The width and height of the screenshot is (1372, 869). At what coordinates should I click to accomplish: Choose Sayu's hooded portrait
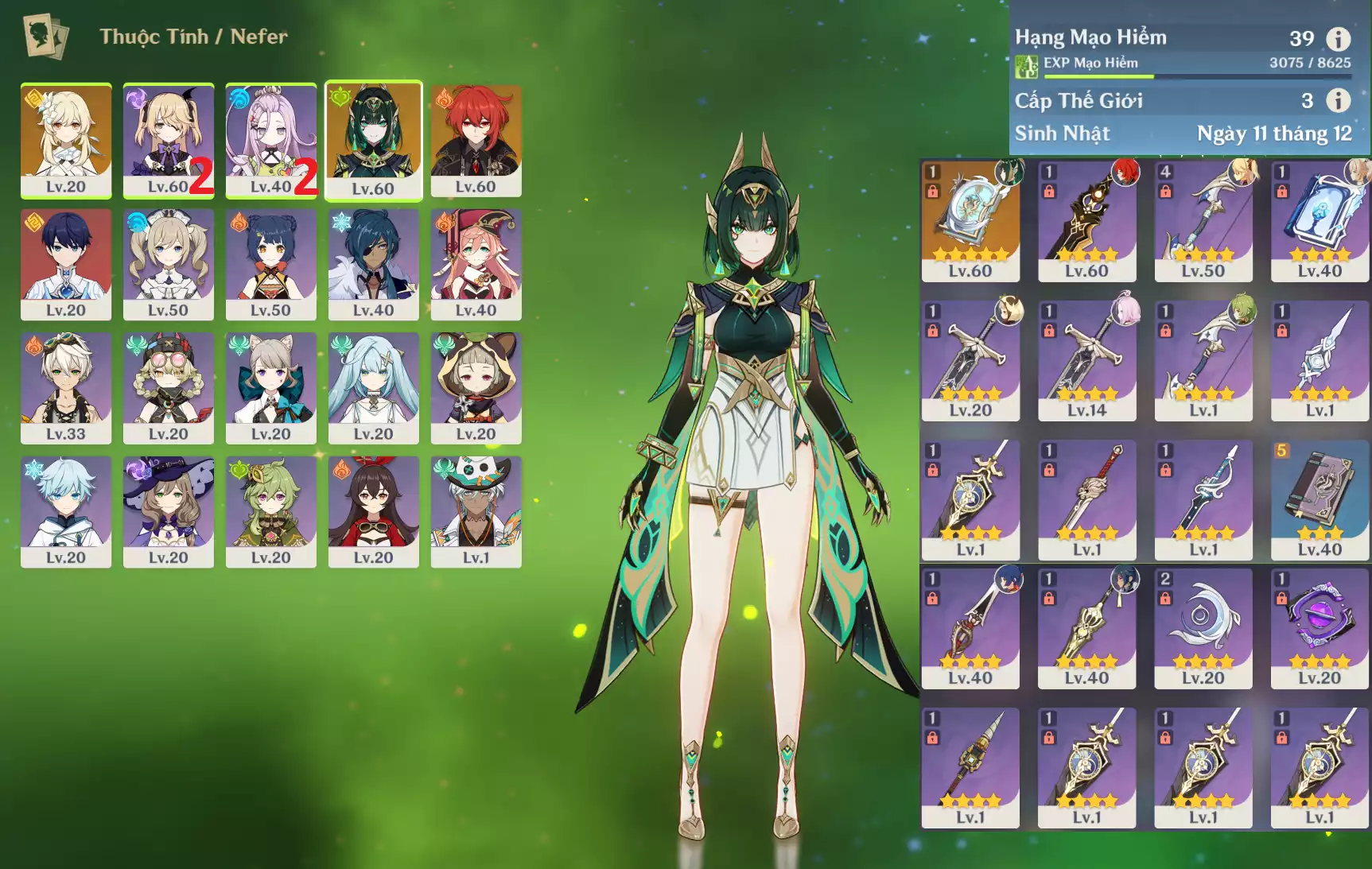[476, 387]
